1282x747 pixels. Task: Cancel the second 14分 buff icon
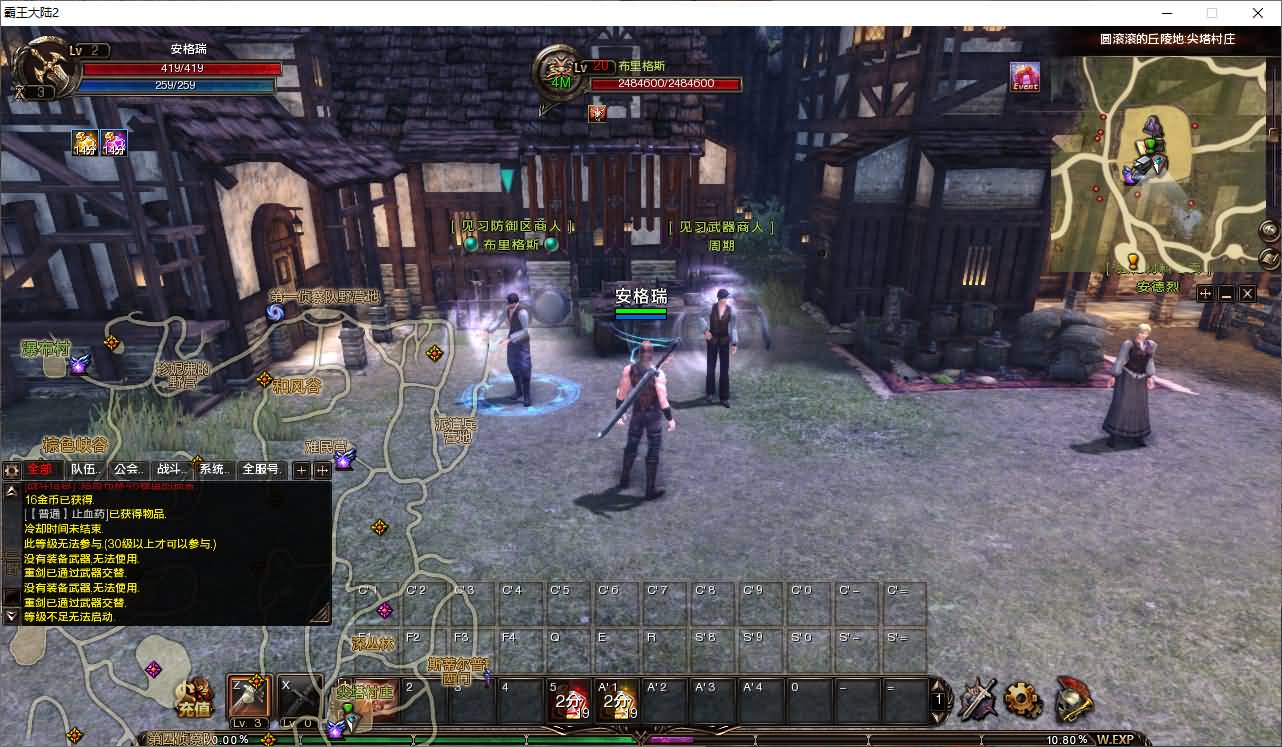113,142
